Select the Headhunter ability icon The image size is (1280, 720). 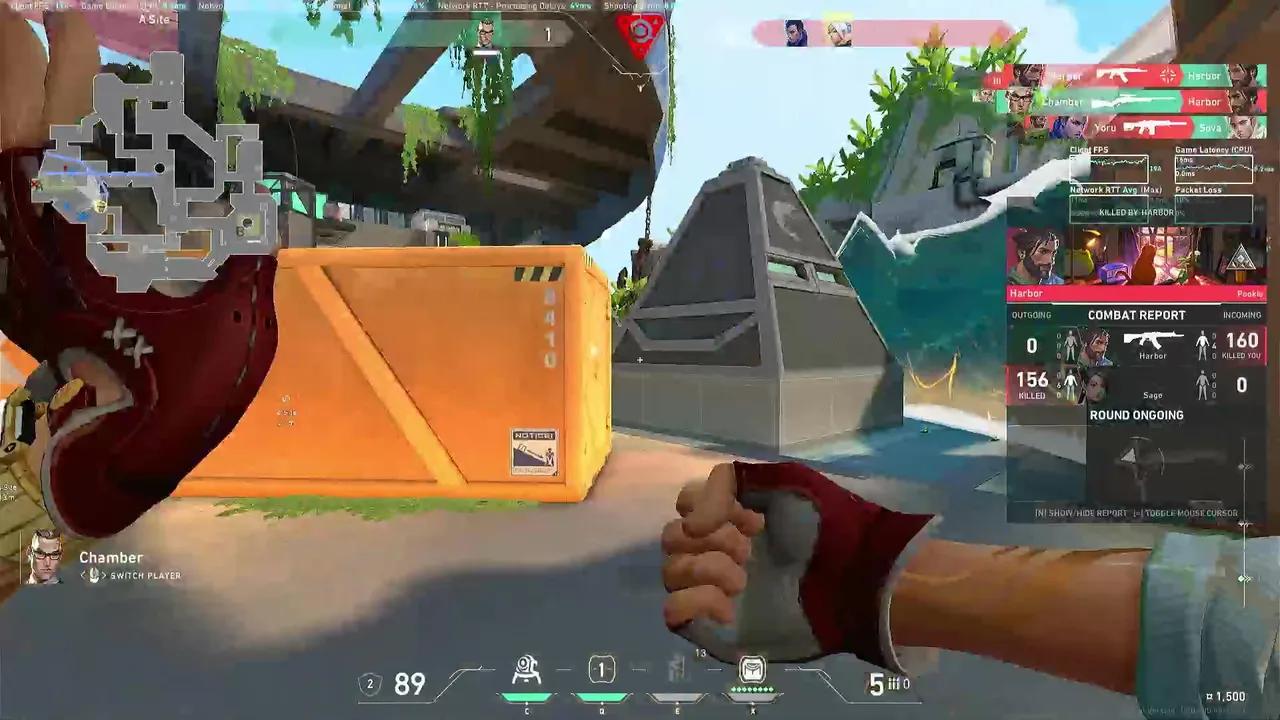[x=601, y=670]
